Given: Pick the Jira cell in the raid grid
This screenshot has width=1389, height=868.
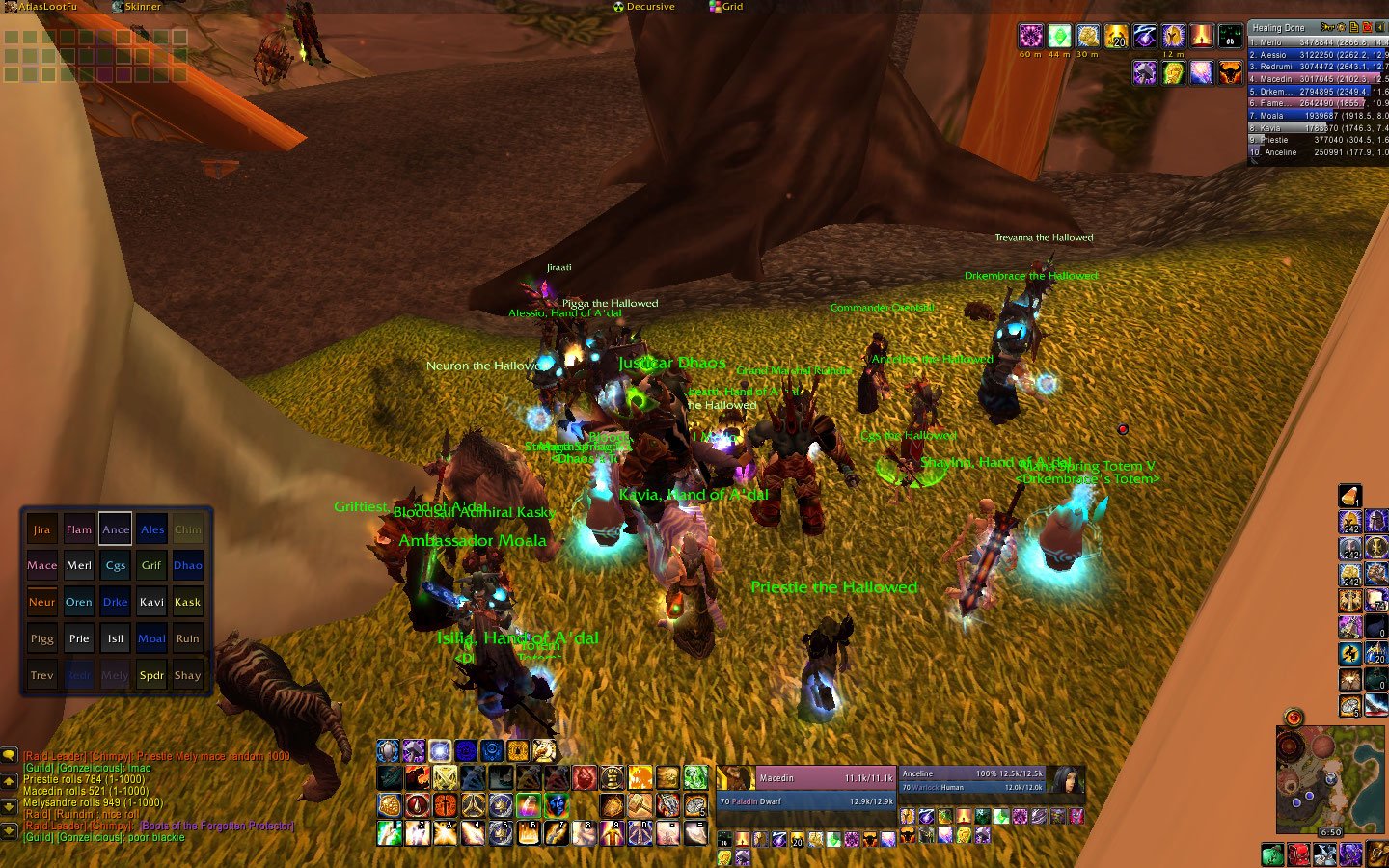Looking at the screenshot, I should (42, 529).
